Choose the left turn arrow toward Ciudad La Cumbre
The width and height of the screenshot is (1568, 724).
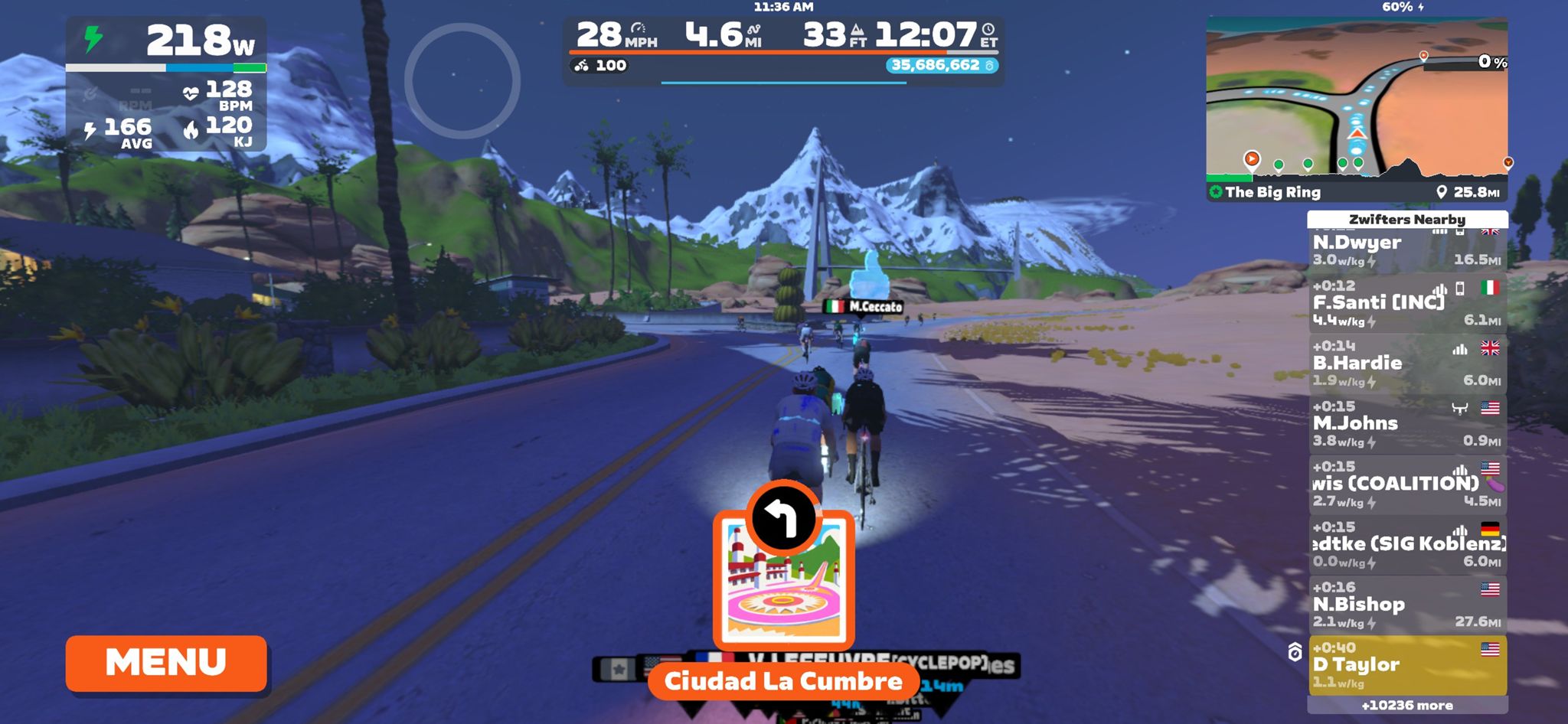click(x=783, y=518)
